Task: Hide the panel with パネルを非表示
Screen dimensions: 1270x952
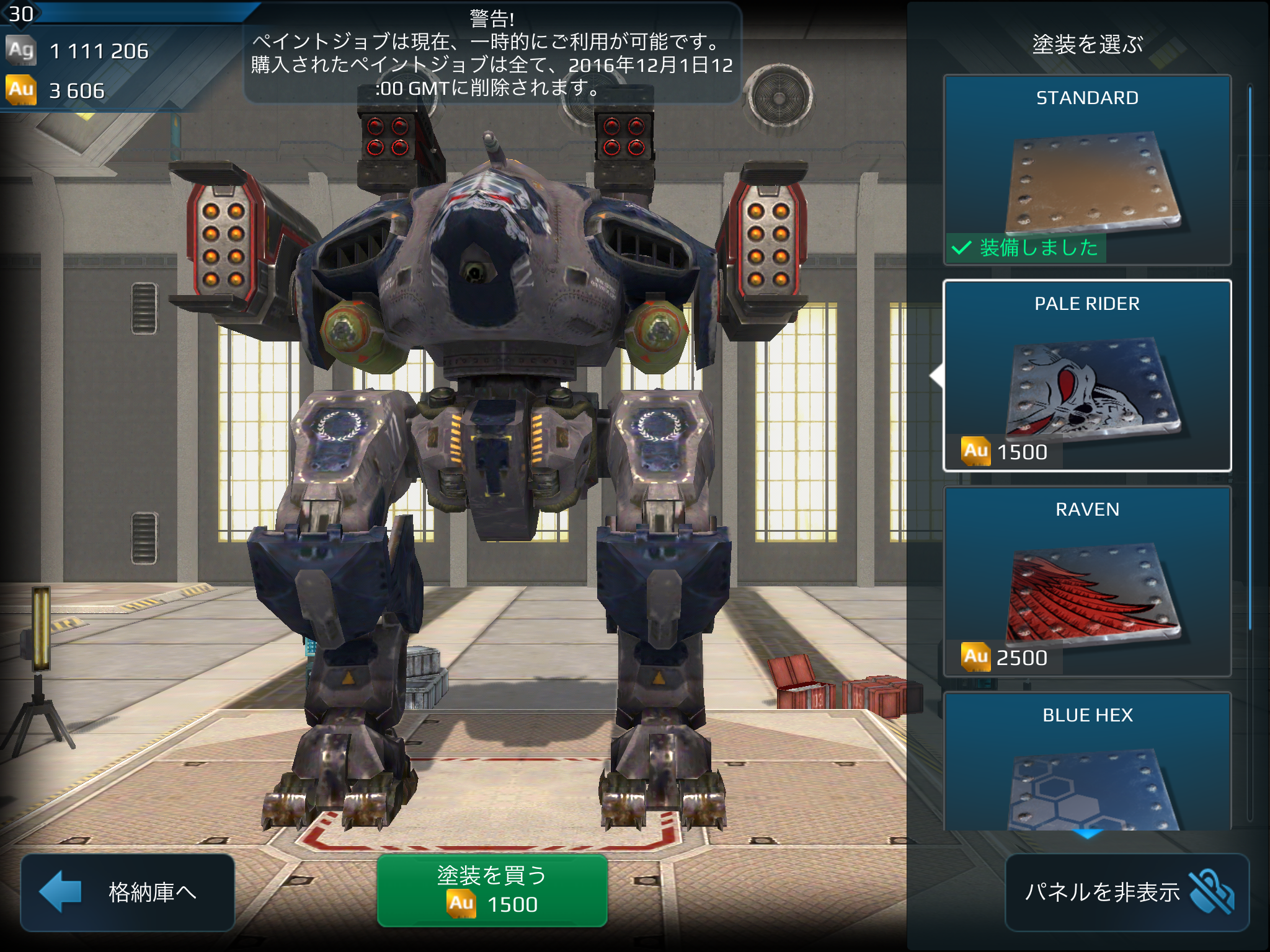Action: click(1127, 892)
